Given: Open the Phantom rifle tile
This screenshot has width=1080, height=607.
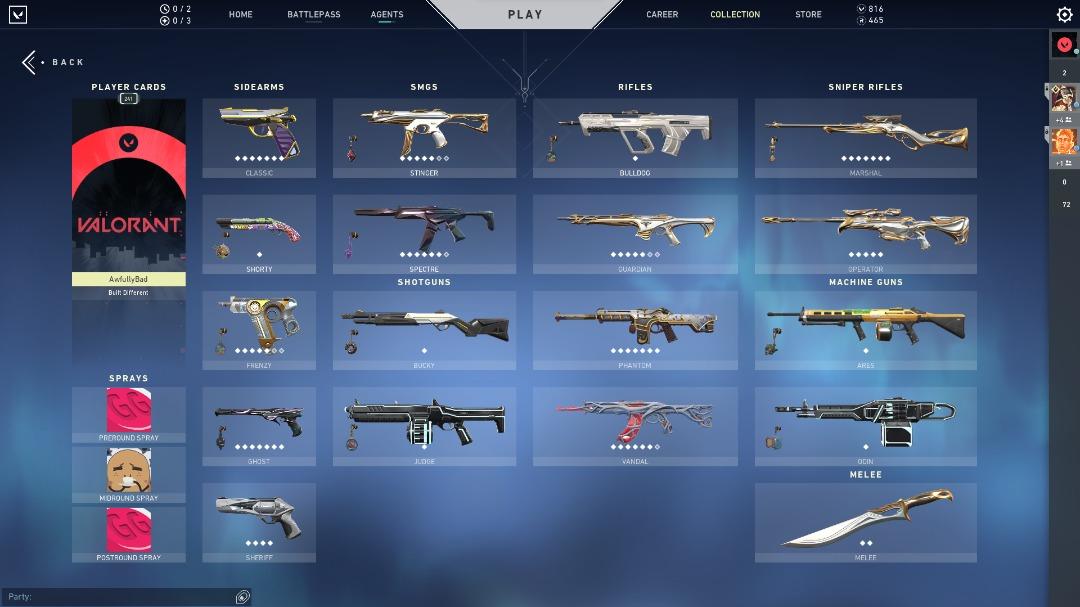Looking at the screenshot, I should pyautogui.click(x=635, y=329).
